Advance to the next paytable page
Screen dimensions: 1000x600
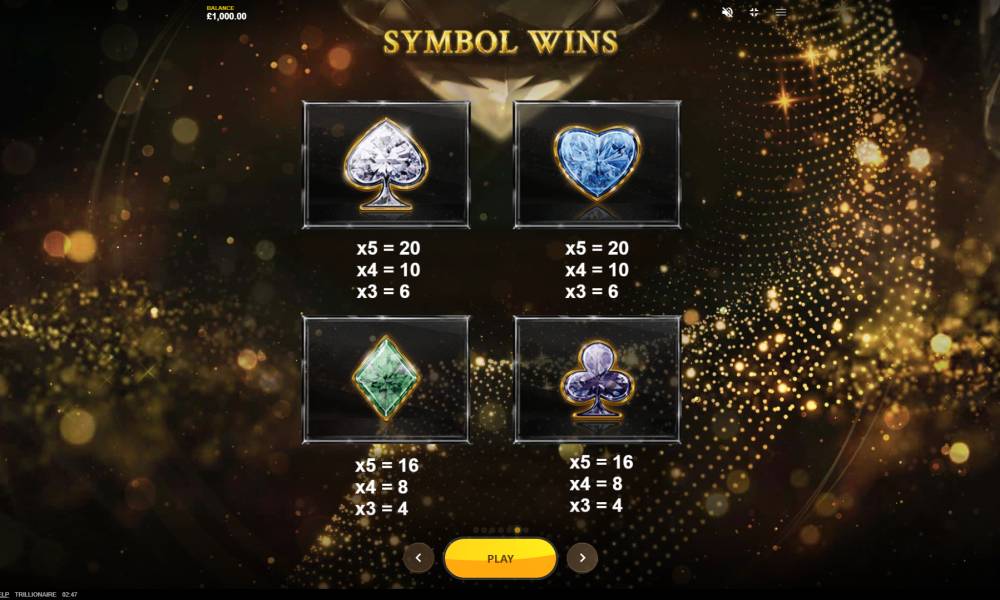582,558
